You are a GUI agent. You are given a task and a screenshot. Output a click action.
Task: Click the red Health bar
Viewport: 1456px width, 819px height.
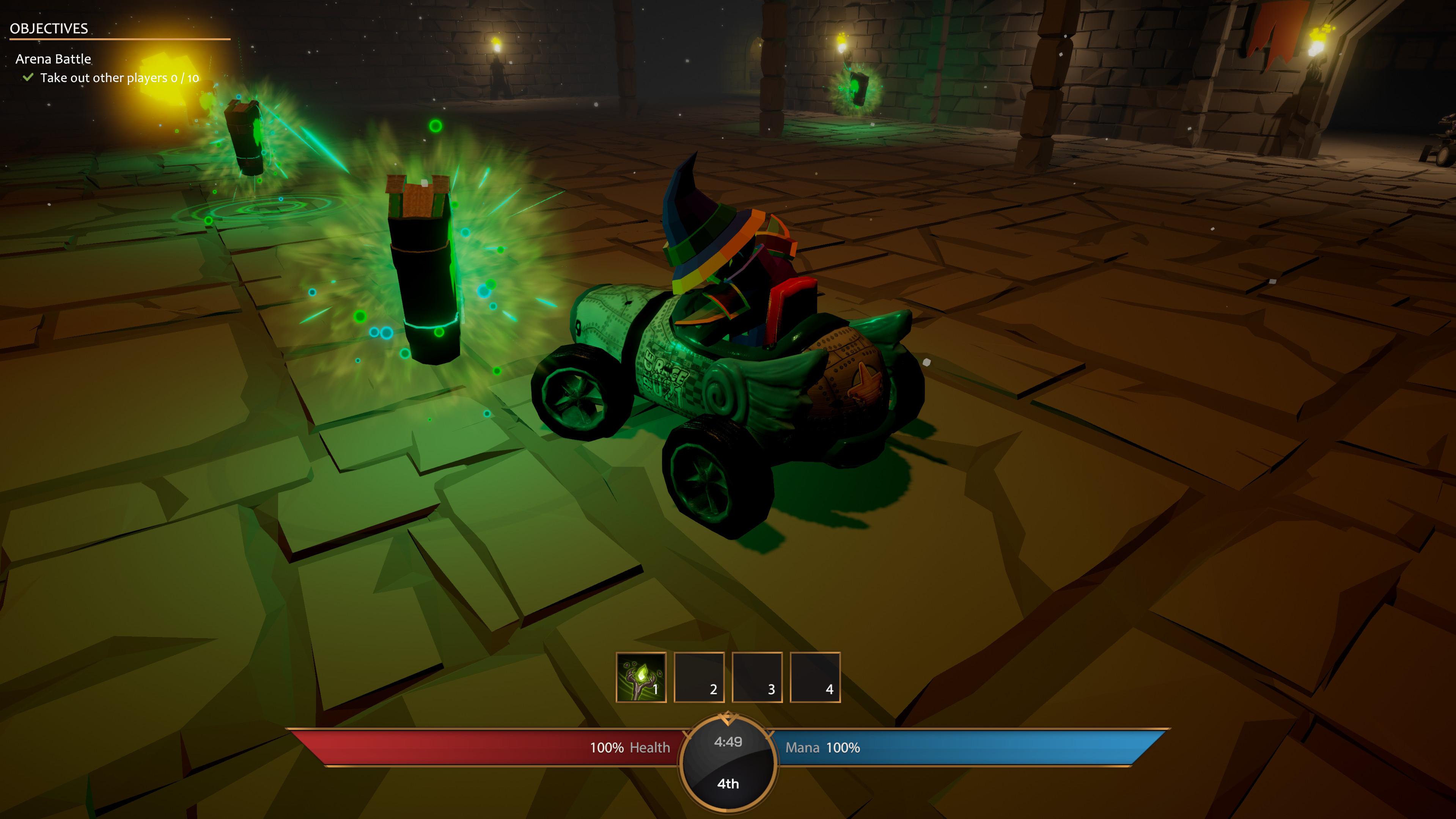pos(480,747)
